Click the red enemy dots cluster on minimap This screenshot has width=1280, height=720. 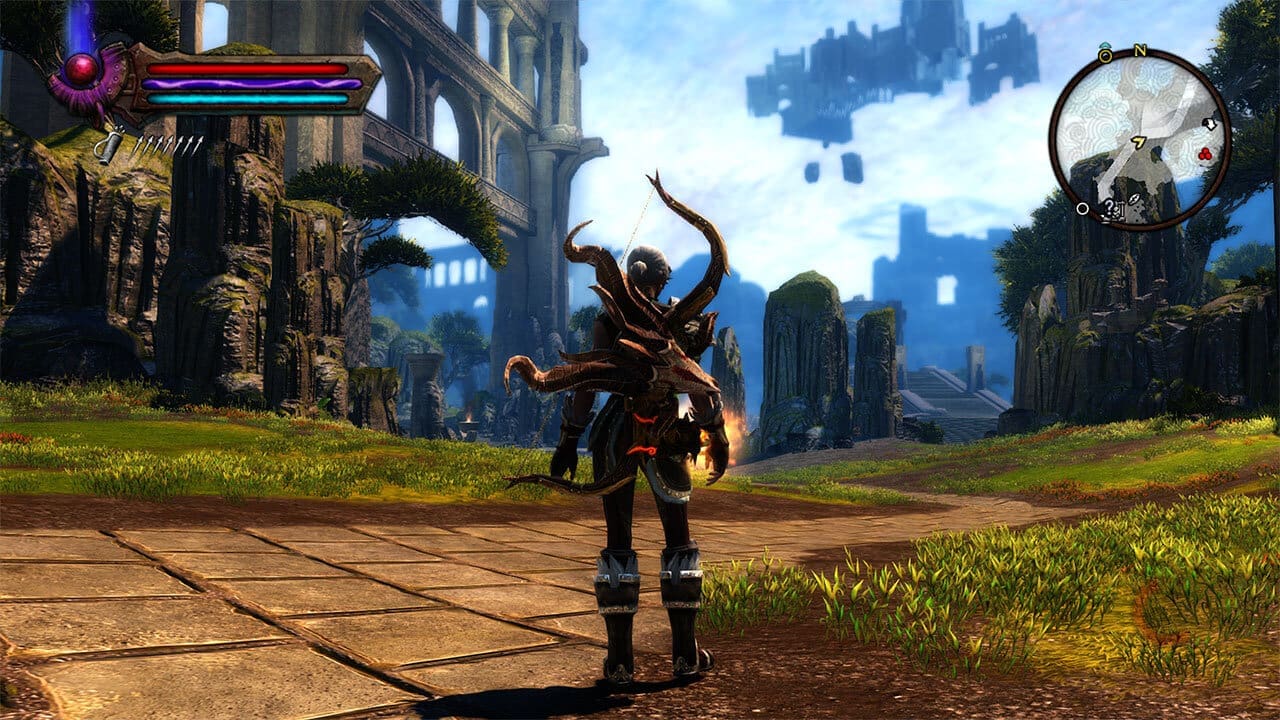click(x=1204, y=153)
